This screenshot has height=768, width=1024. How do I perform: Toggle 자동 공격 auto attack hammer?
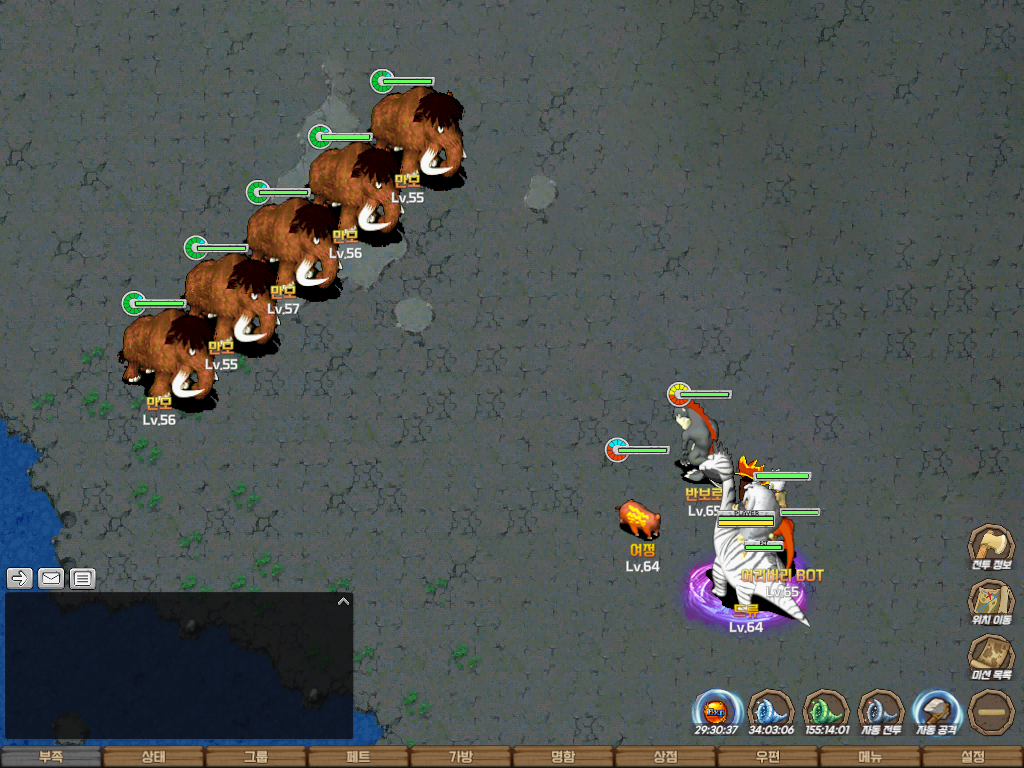936,711
